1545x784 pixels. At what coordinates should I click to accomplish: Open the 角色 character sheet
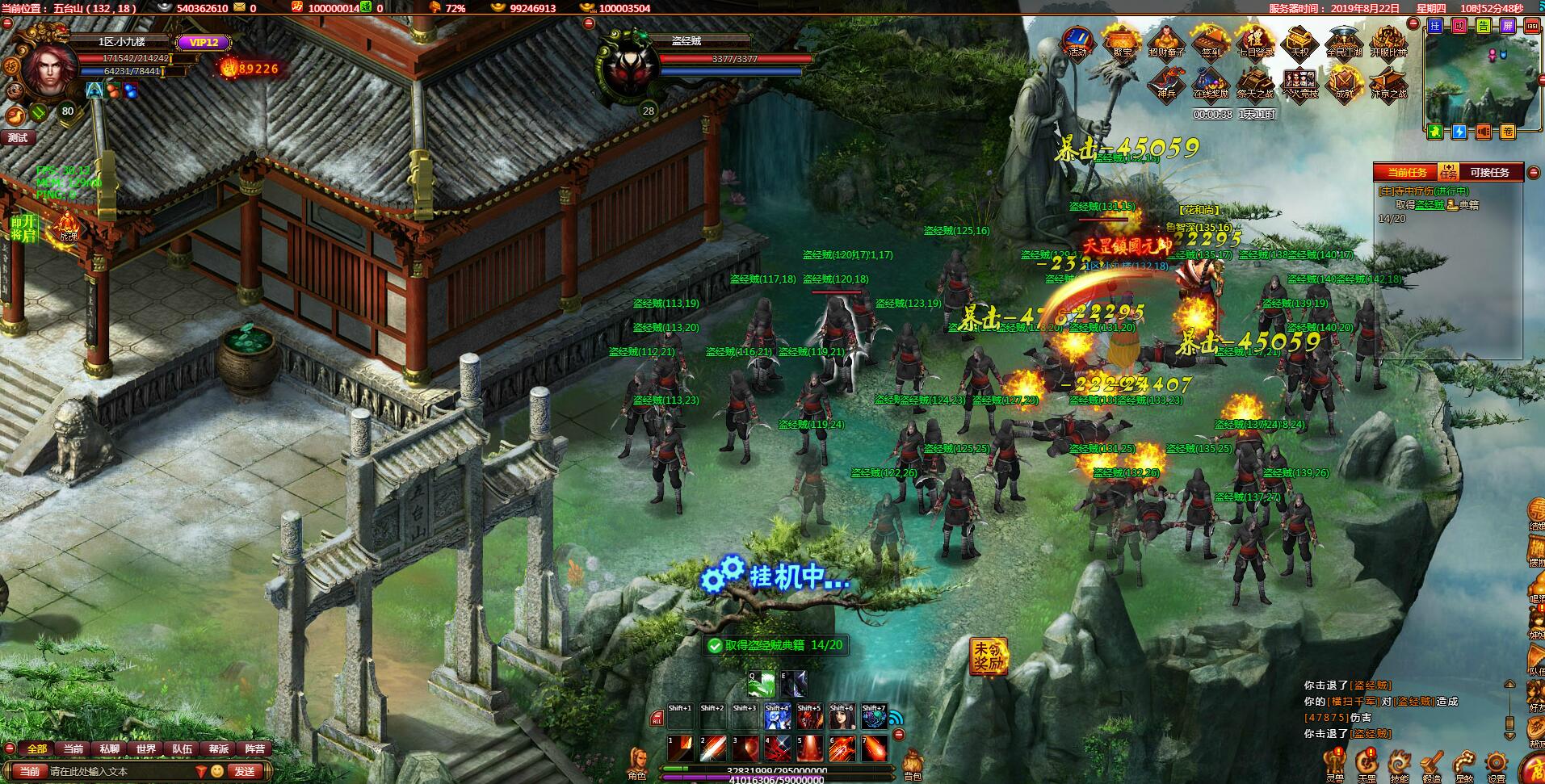[x=637, y=763]
